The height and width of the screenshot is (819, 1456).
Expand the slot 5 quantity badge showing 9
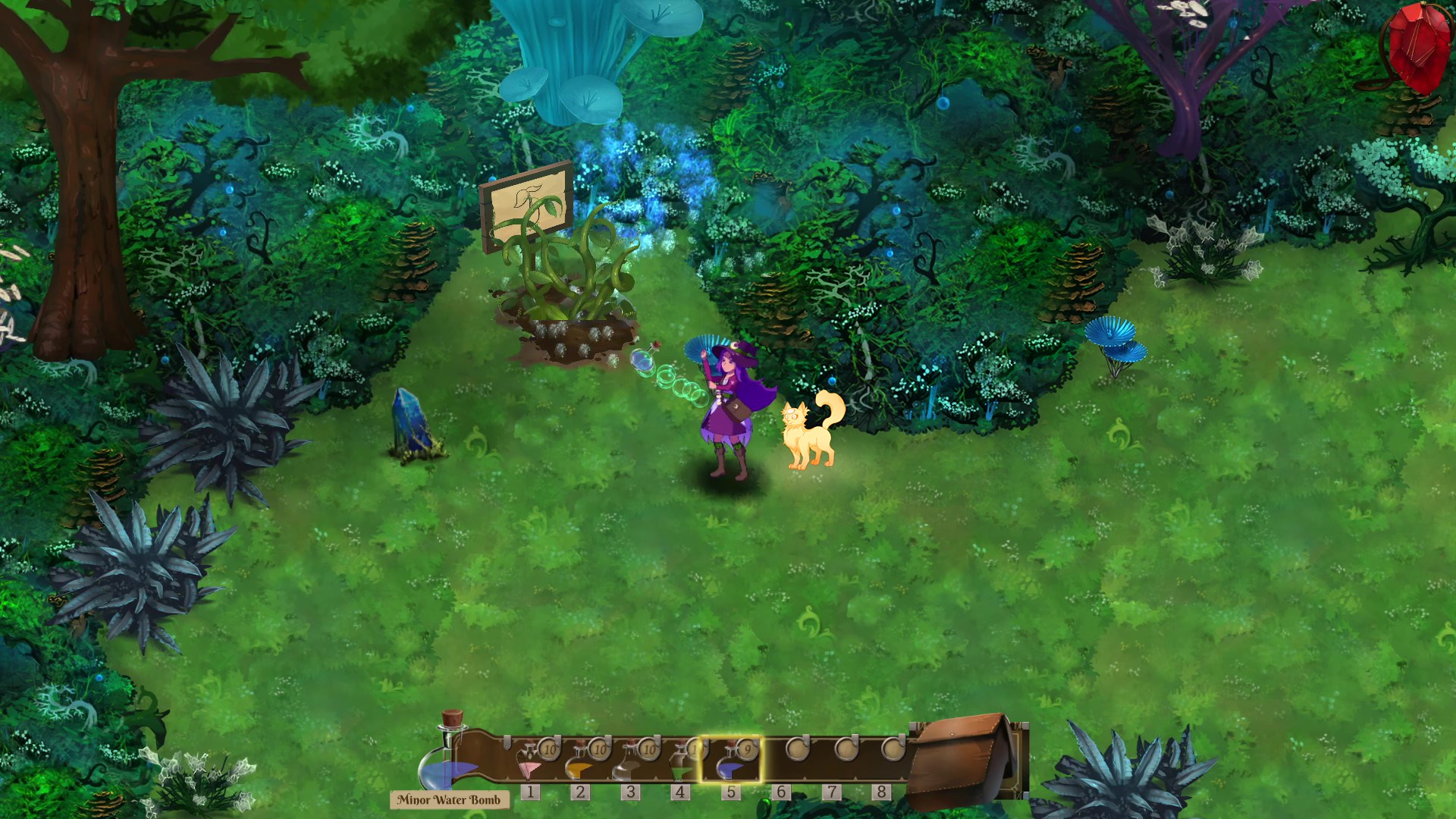click(748, 748)
